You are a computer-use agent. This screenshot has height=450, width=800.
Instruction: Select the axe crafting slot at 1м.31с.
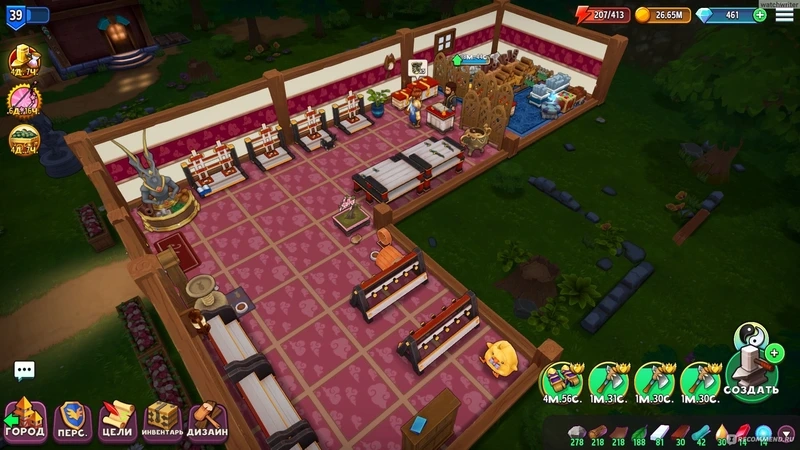[608, 381]
